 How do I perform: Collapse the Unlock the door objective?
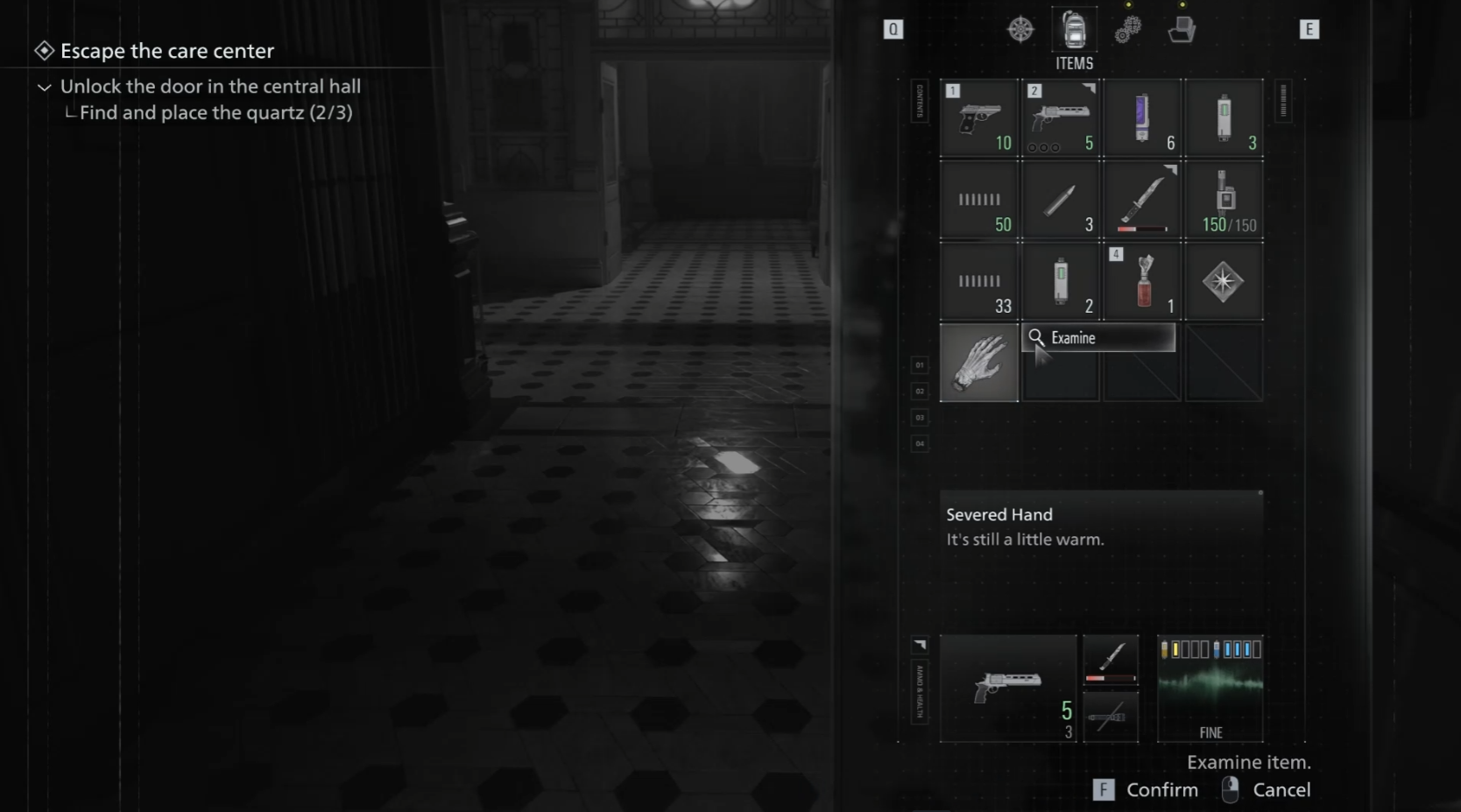tap(43, 88)
